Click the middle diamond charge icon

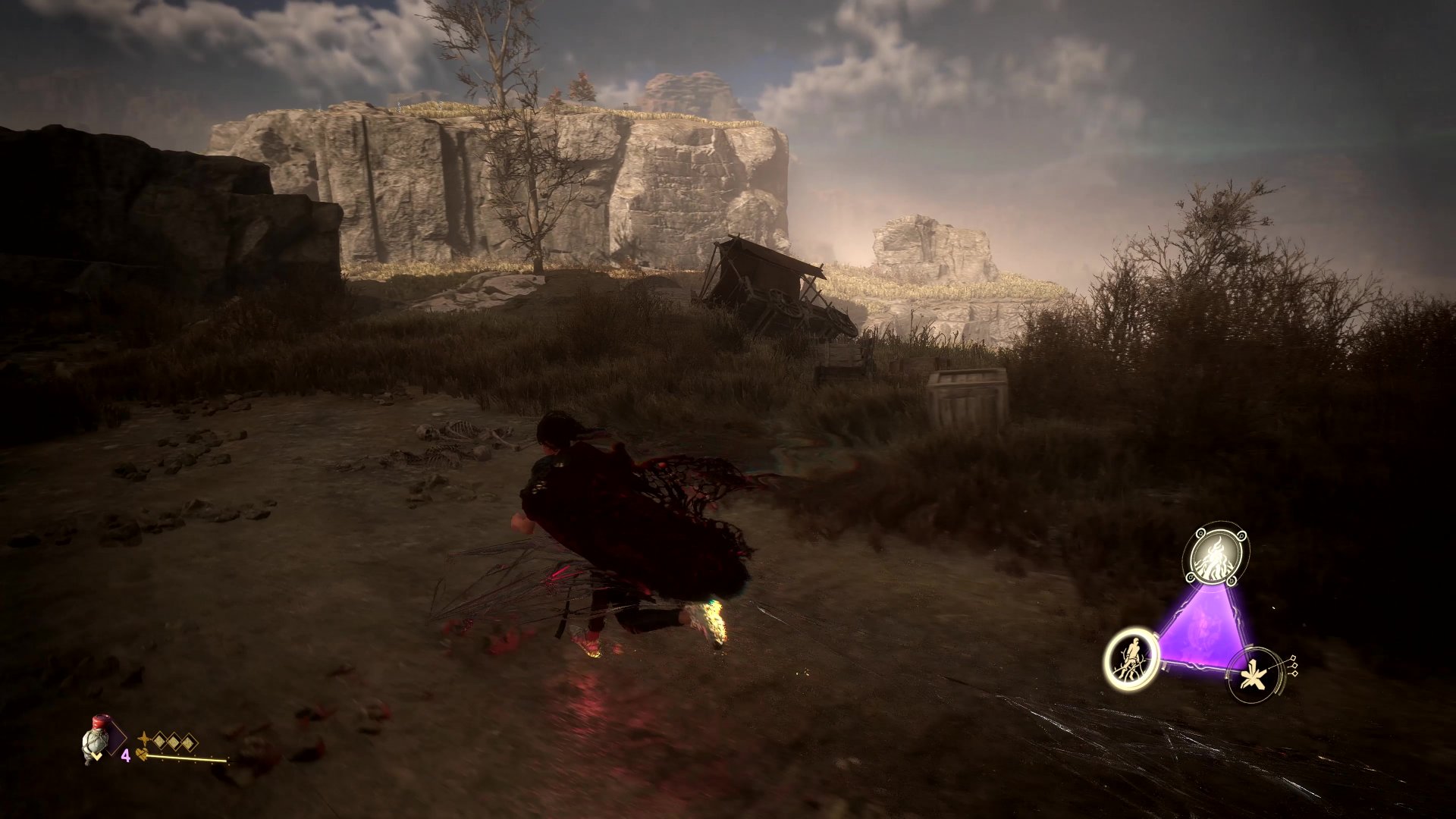click(173, 740)
